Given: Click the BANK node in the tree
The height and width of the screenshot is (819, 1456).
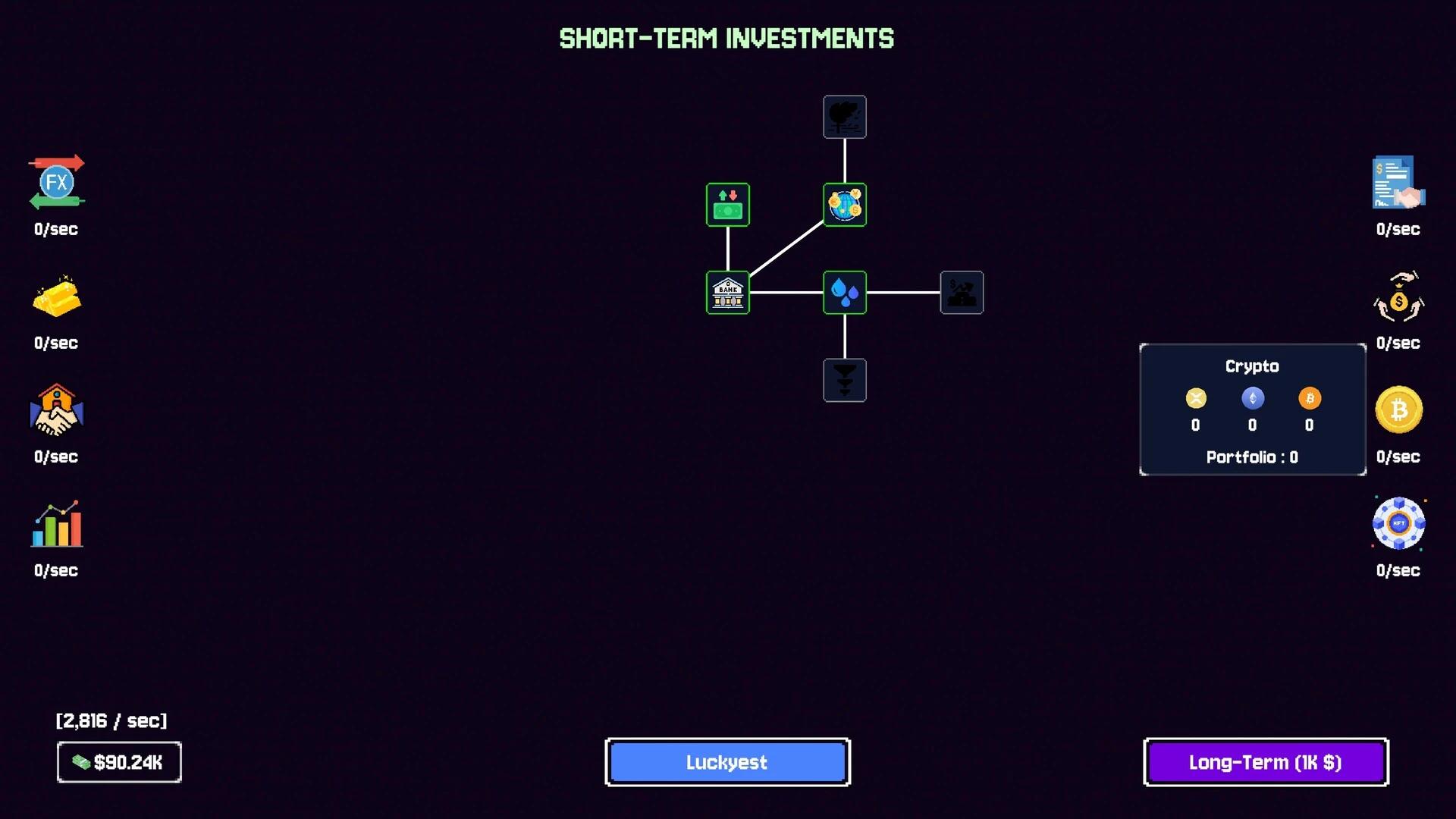Looking at the screenshot, I should [727, 293].
